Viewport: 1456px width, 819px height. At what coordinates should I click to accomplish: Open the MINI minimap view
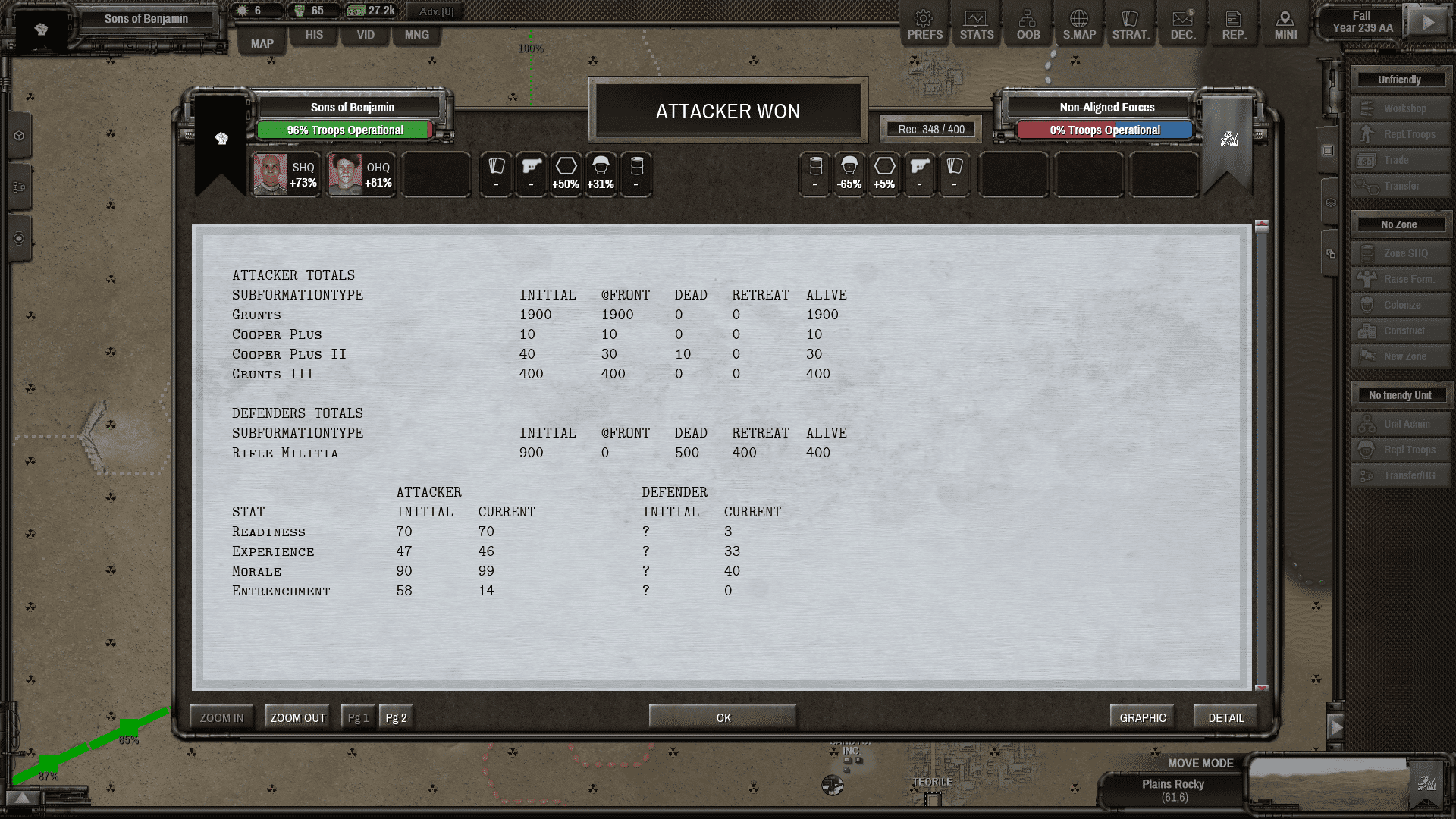1285,24
